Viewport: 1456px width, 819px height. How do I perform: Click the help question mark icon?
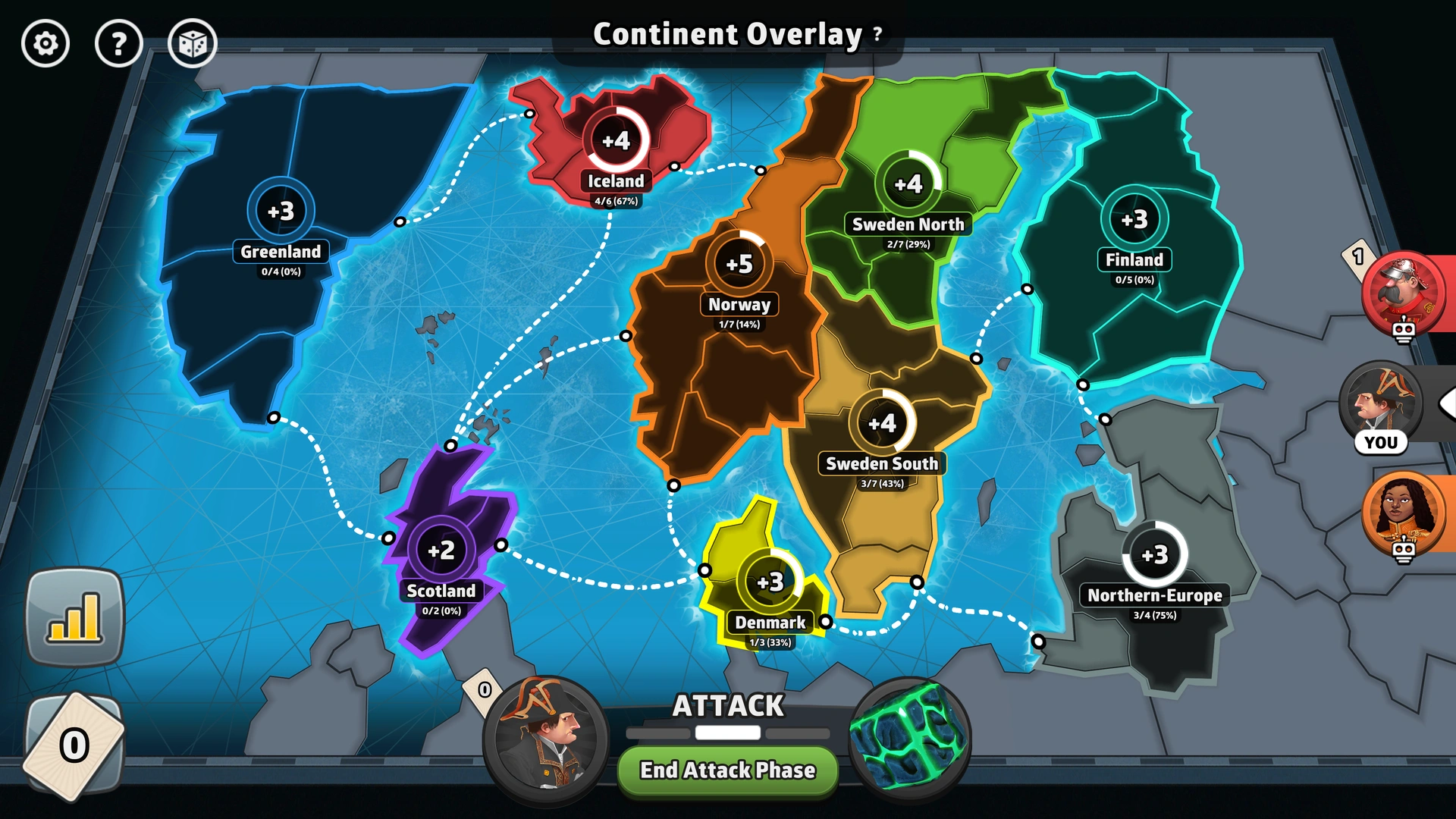119,43
